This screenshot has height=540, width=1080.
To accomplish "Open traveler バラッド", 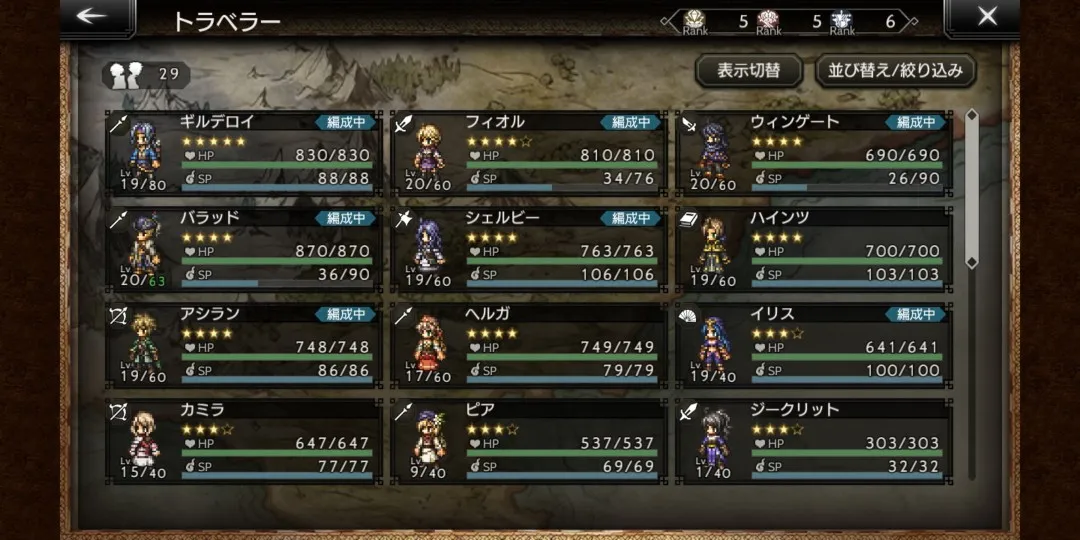I will pyautogui.click(x=244, y=249).
